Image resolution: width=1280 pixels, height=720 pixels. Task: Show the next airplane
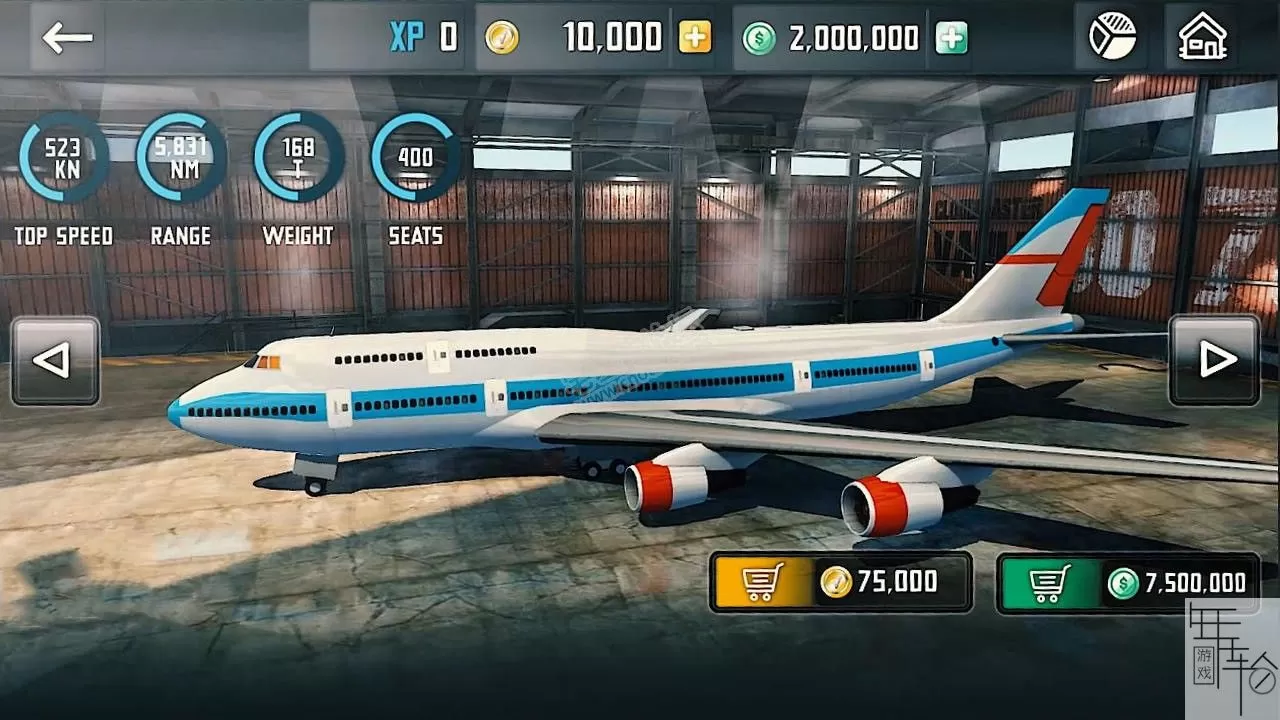point(1214,361)
